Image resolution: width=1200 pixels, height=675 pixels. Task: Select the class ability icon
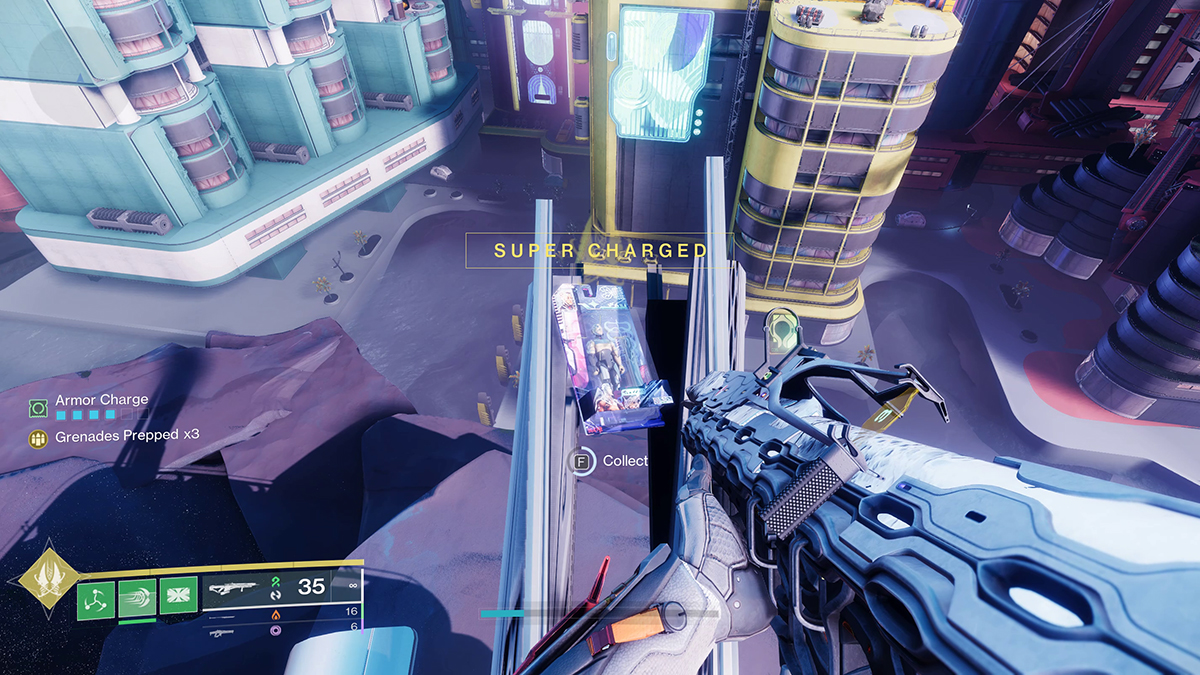point(178,598)
